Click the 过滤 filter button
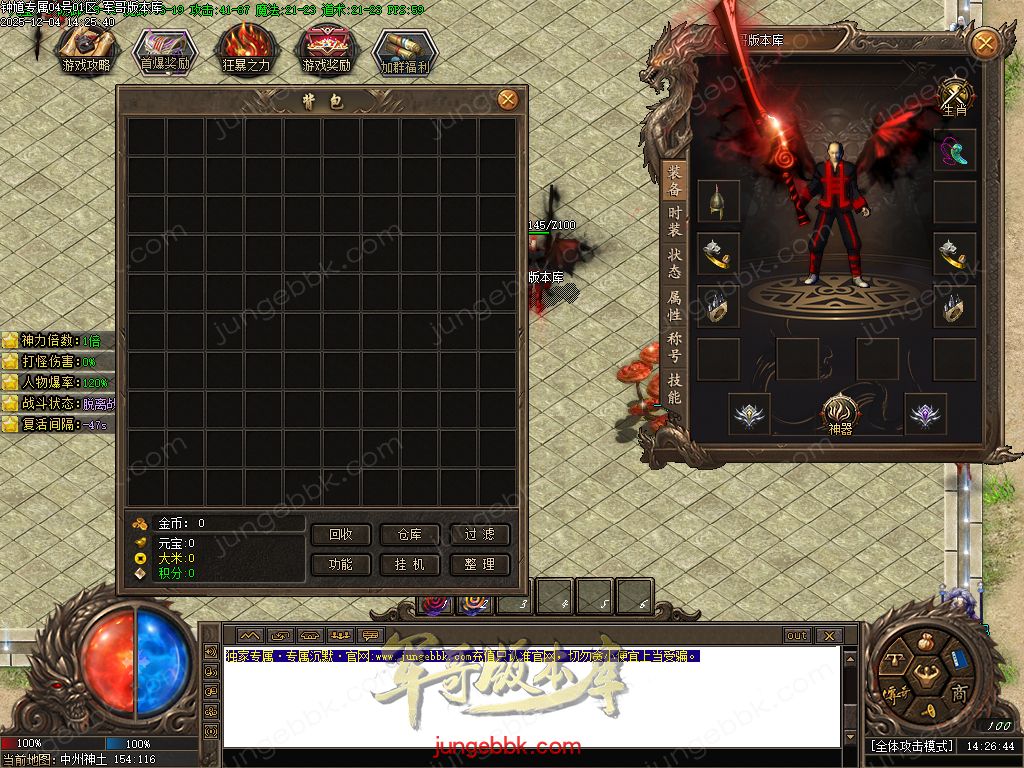Screen dimensions: 1024x768 point(480,535)
